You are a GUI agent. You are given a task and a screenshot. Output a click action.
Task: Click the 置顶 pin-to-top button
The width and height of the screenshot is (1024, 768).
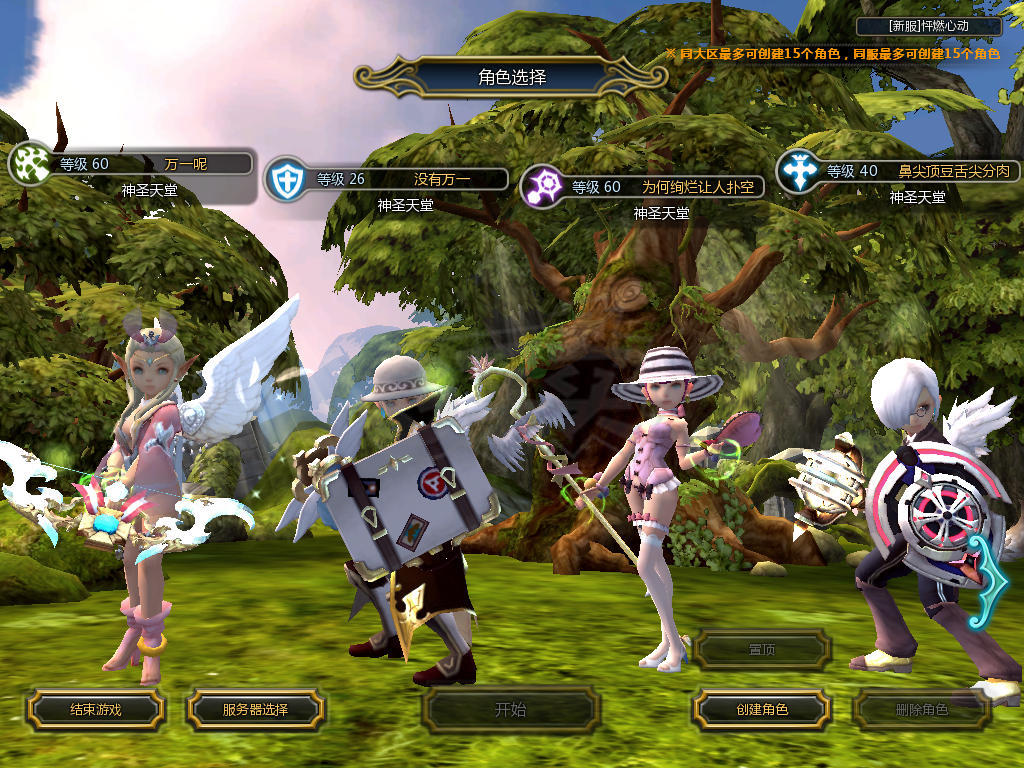[x=762, y=650]
